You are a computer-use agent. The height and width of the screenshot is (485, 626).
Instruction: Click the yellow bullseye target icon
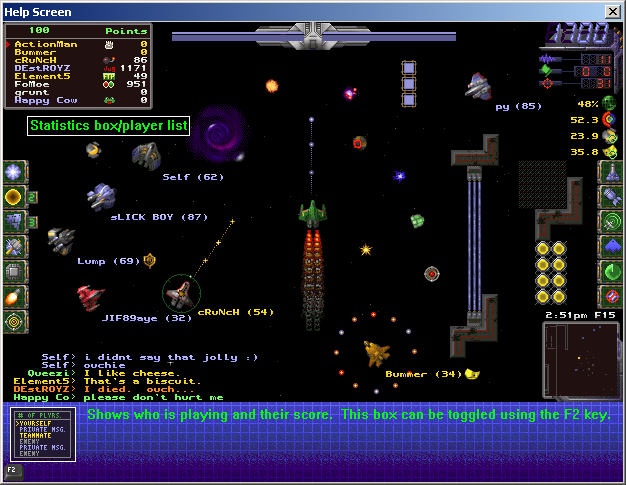[14, 321]
